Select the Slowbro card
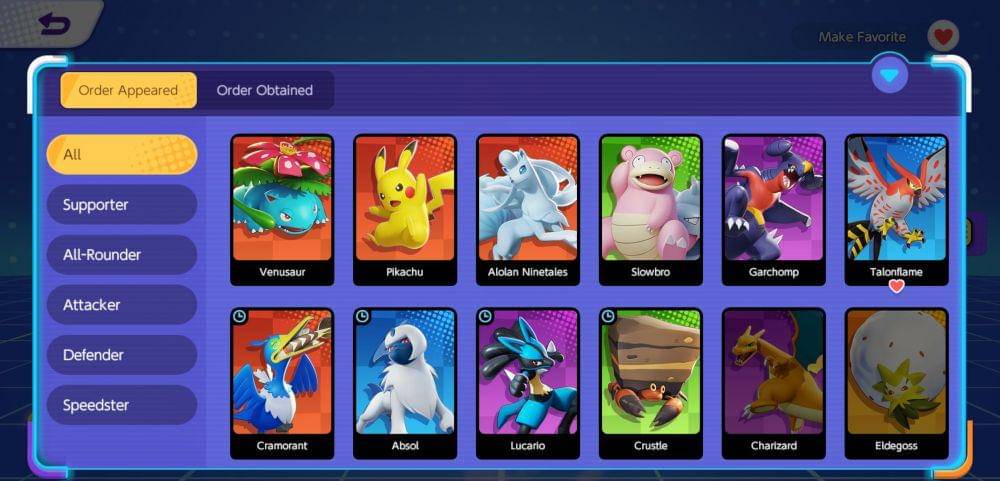This screenshot has height=481, width=1000. click(x=650, y=209)
